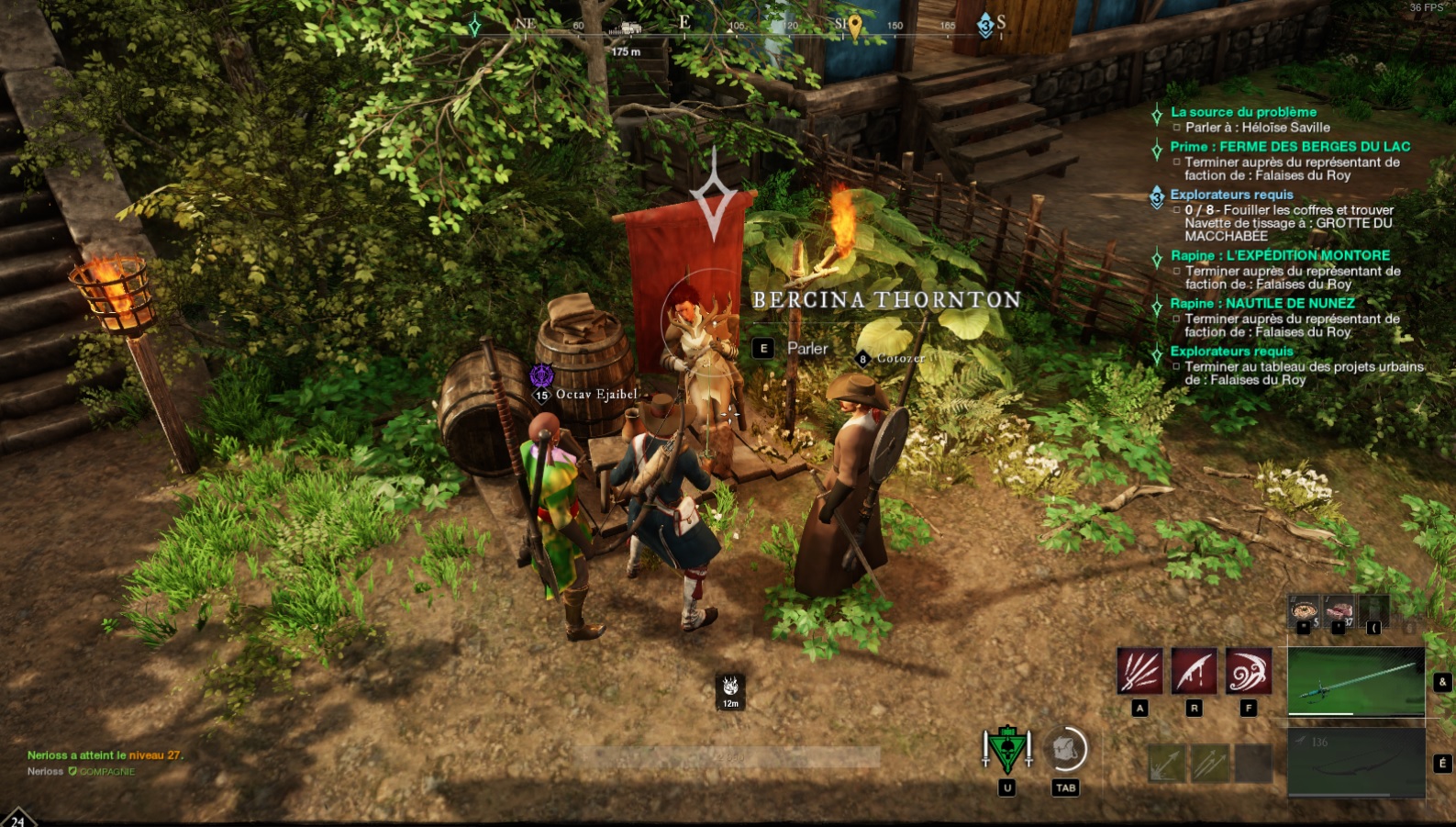Collapse the L'EXPÉDITION MONTORE quest marker

(x=1158, y=257)
